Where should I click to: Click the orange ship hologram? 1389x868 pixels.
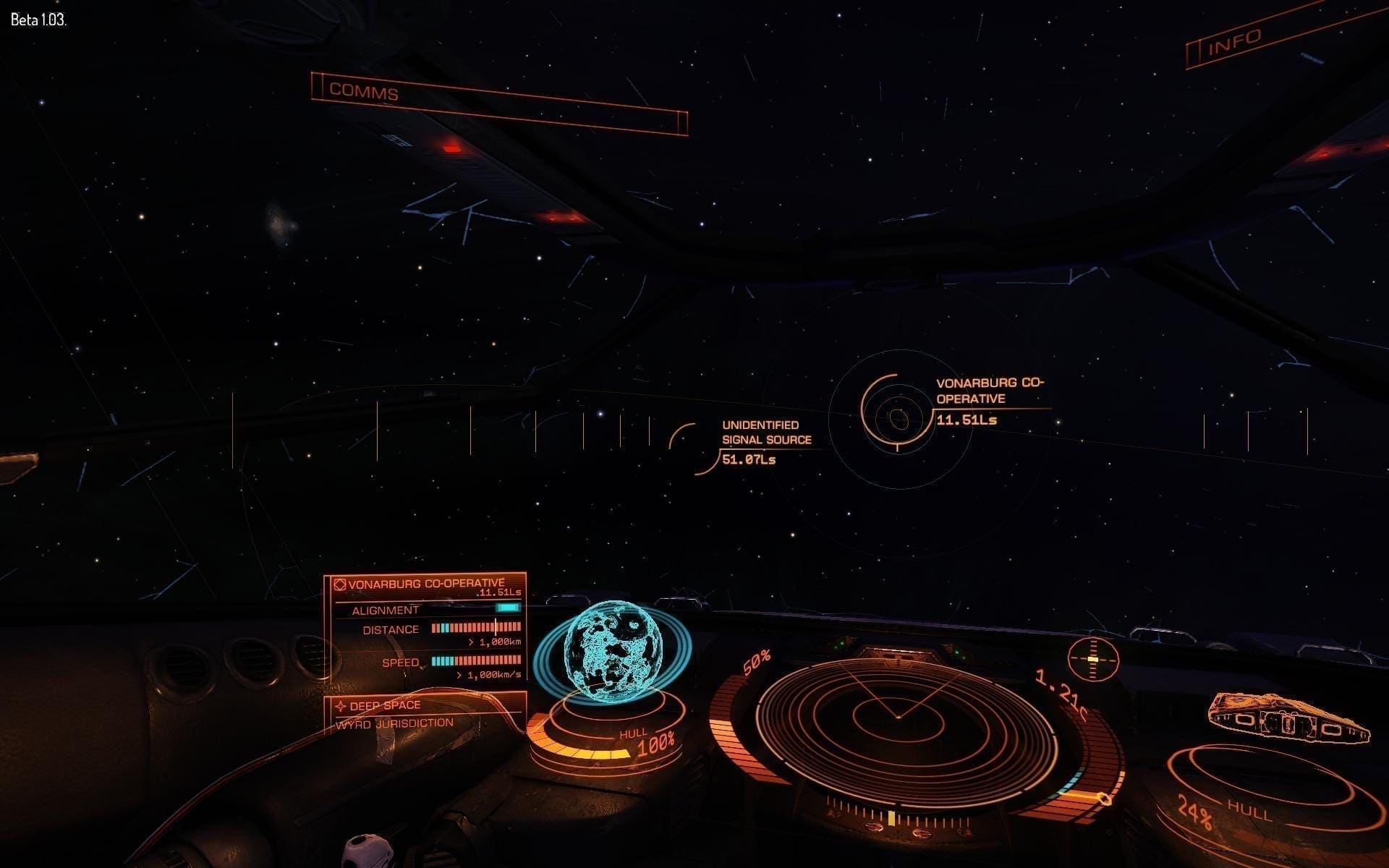click(1288, 718)
